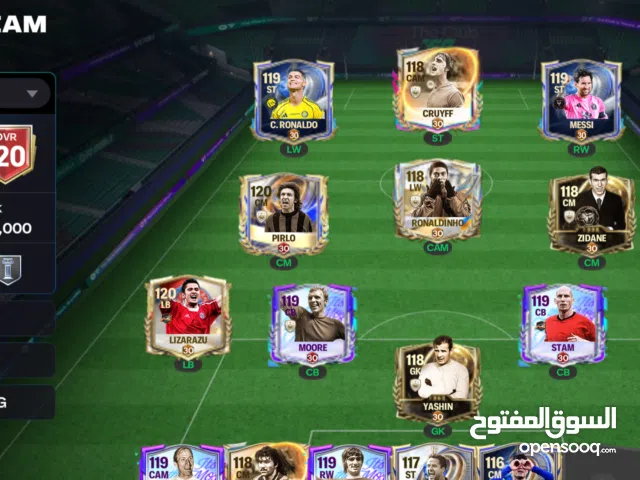
Task: Choose the Yashin goalkeeper card
Action: point(437,383)
